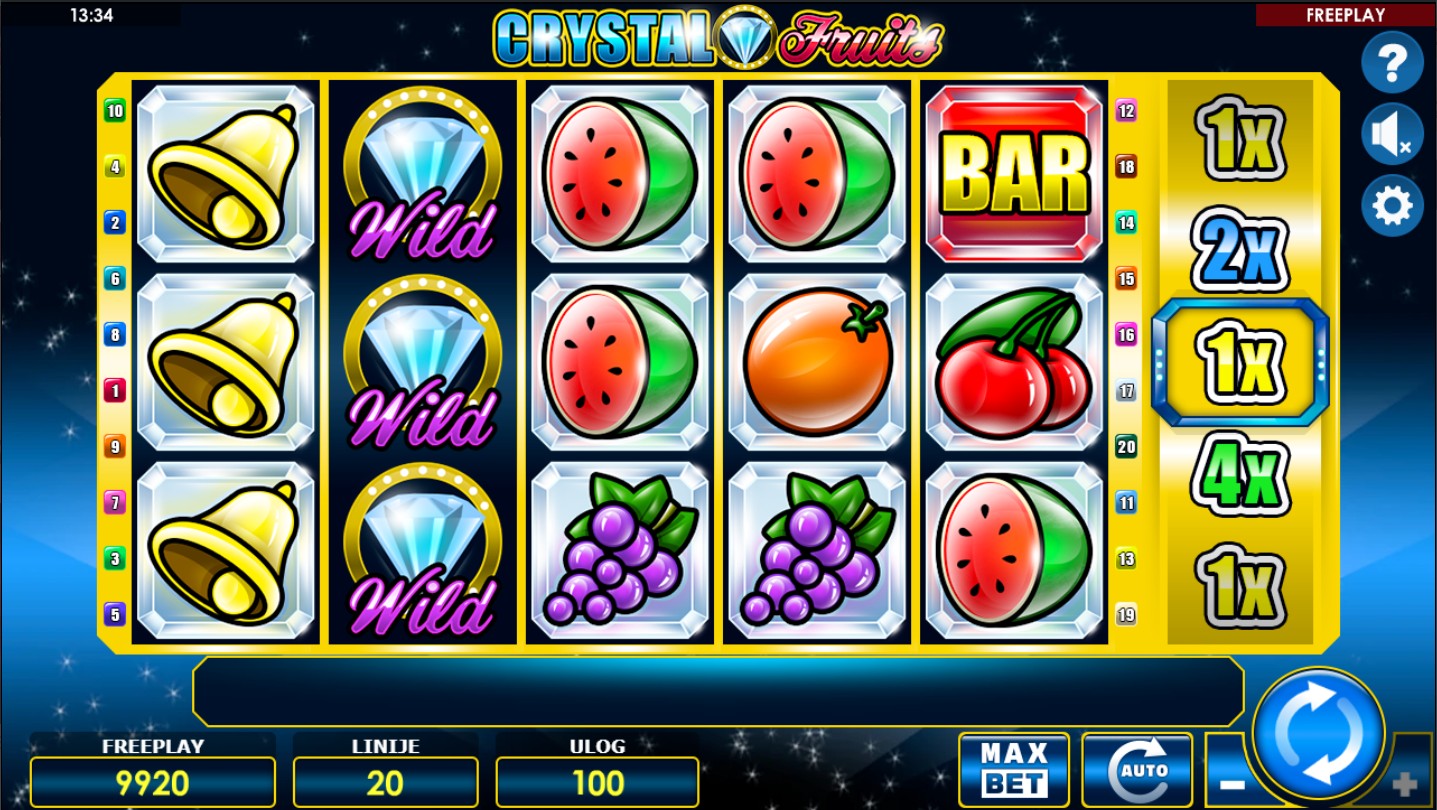This screenshot has width=1437, height=810.
Task: Click the ULOG bet amount field
Action: 597,782
